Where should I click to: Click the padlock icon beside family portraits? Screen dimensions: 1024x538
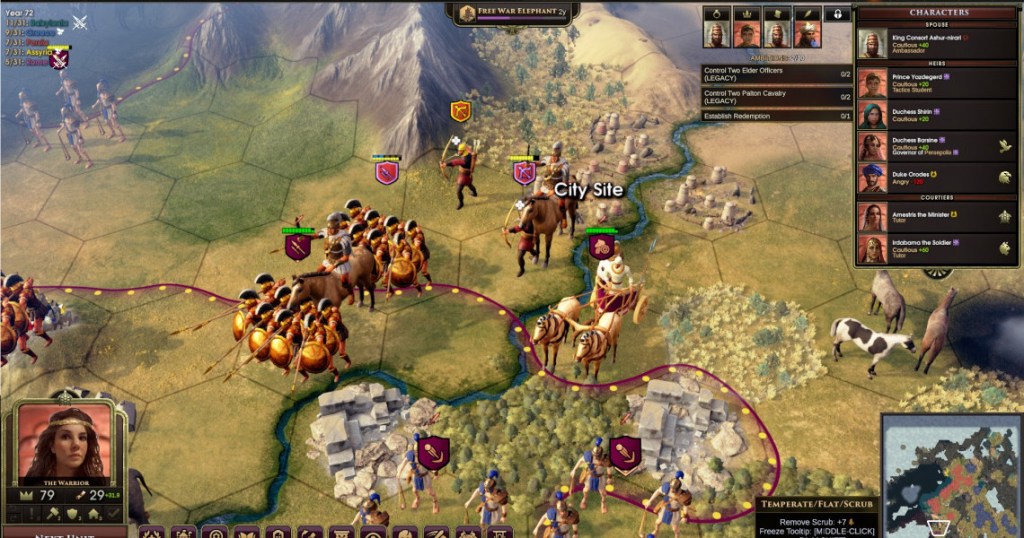[836, 14]
